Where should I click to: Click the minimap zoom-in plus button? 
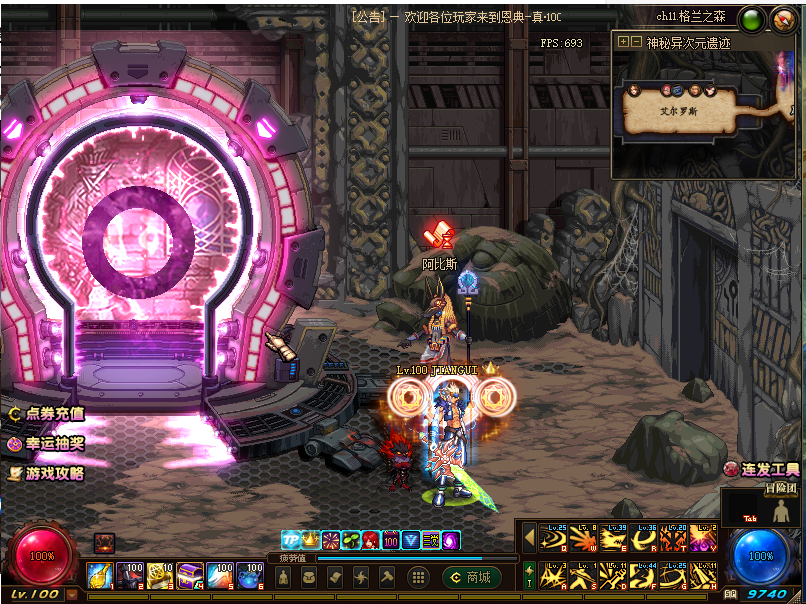click(x=624, y=42)
